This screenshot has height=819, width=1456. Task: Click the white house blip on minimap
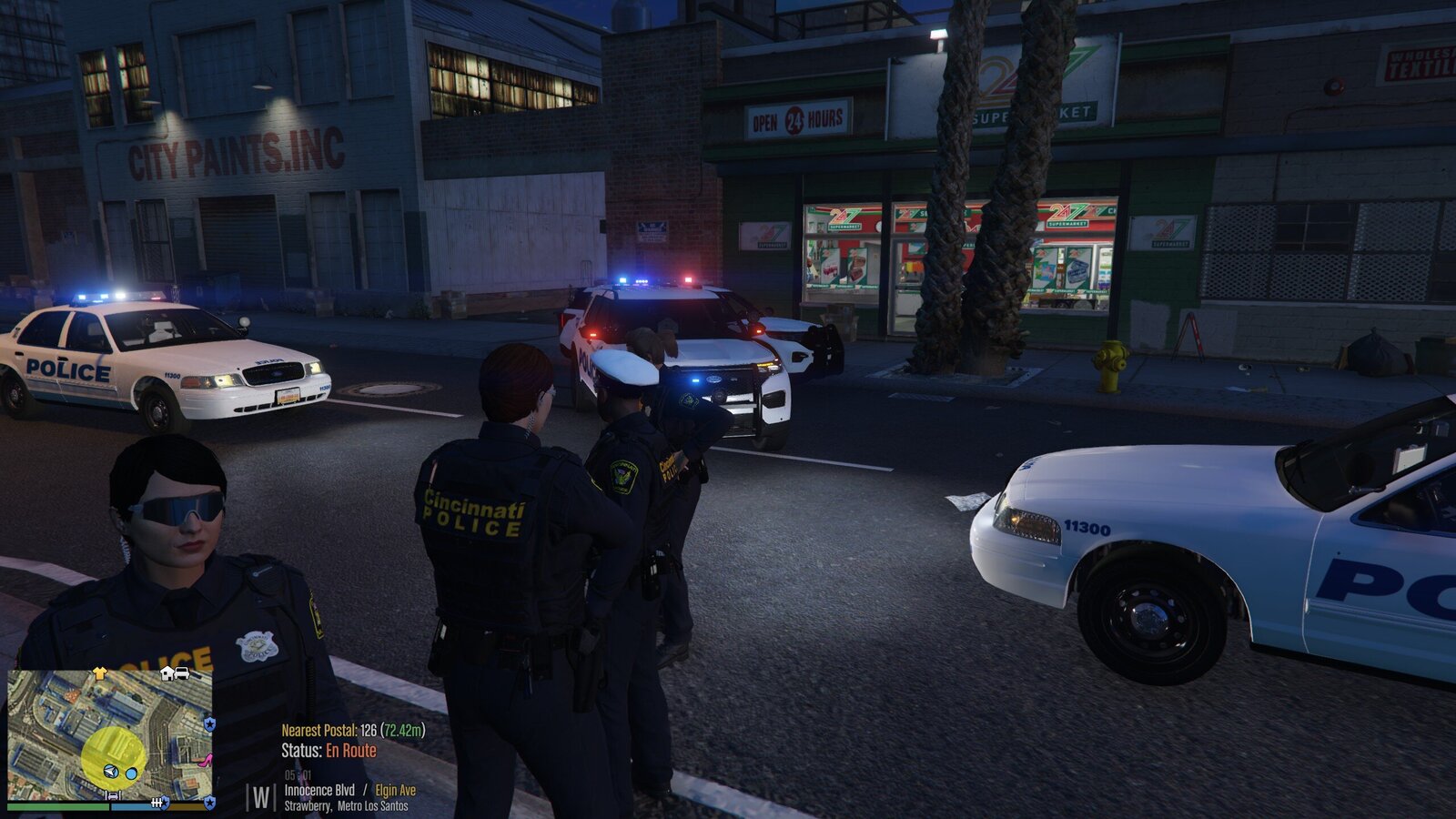click(x=168, y=673)
